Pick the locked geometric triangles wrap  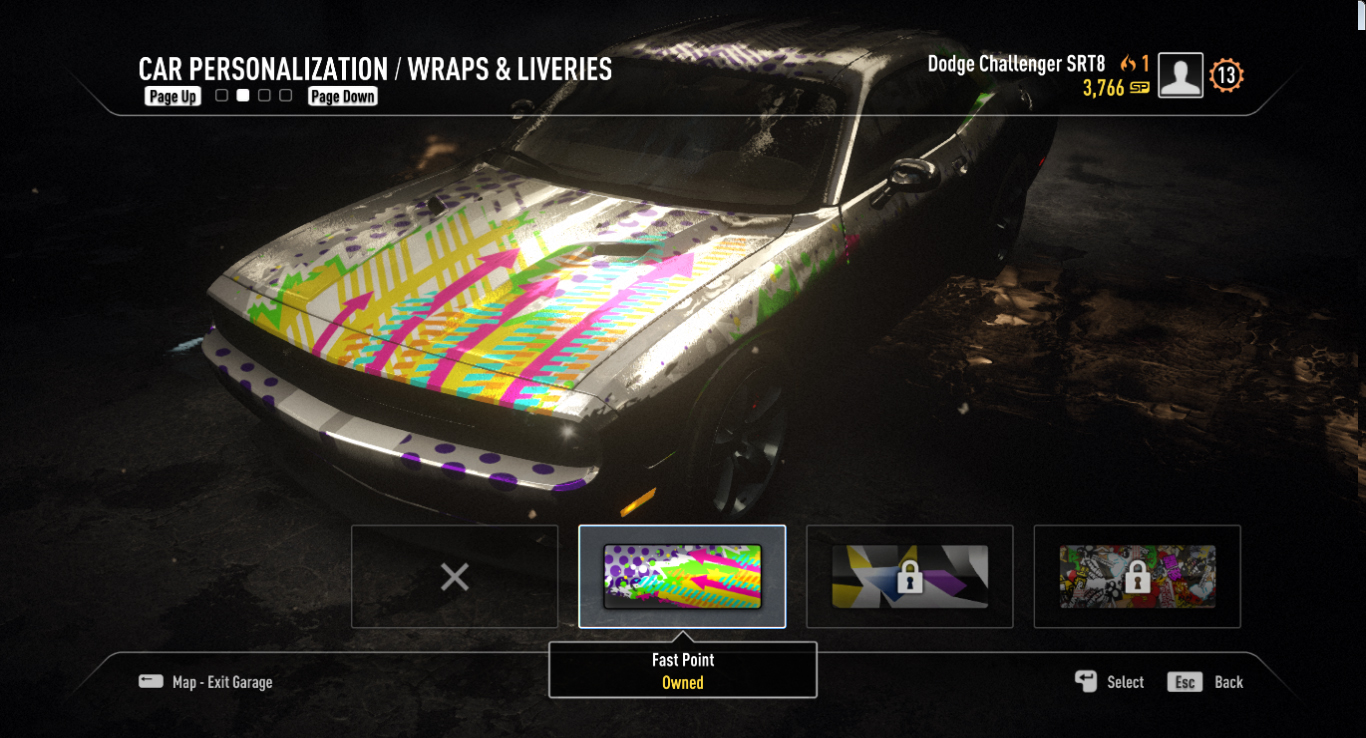coord(909,576)
